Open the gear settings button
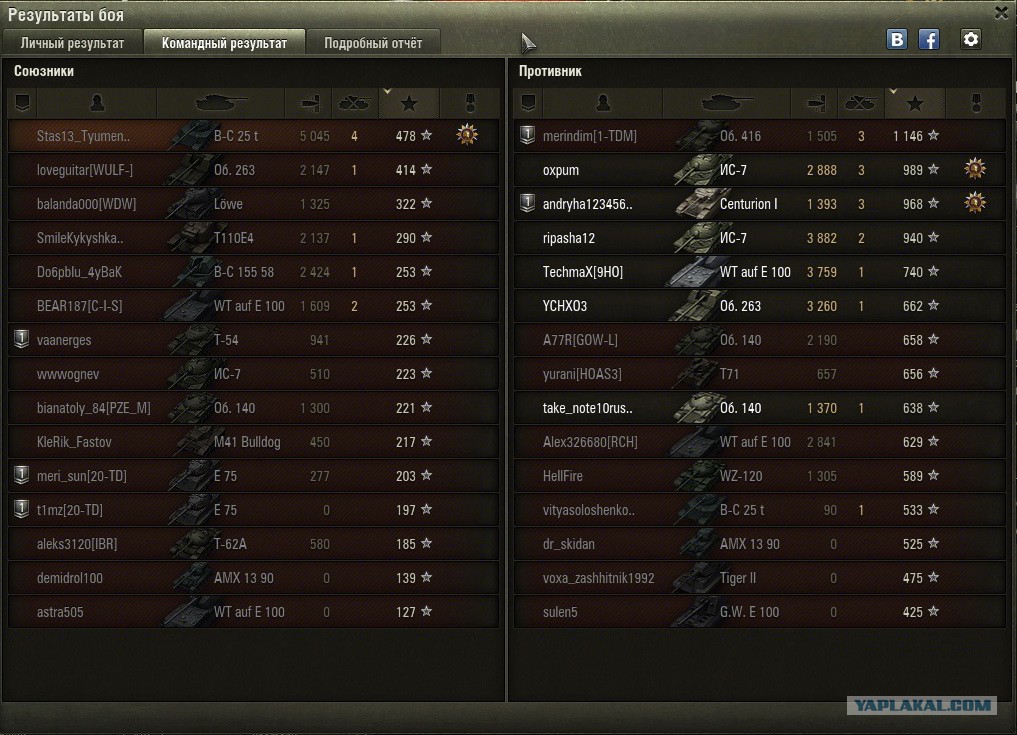This screenshot has width=1017, height=735. point(970,40)
